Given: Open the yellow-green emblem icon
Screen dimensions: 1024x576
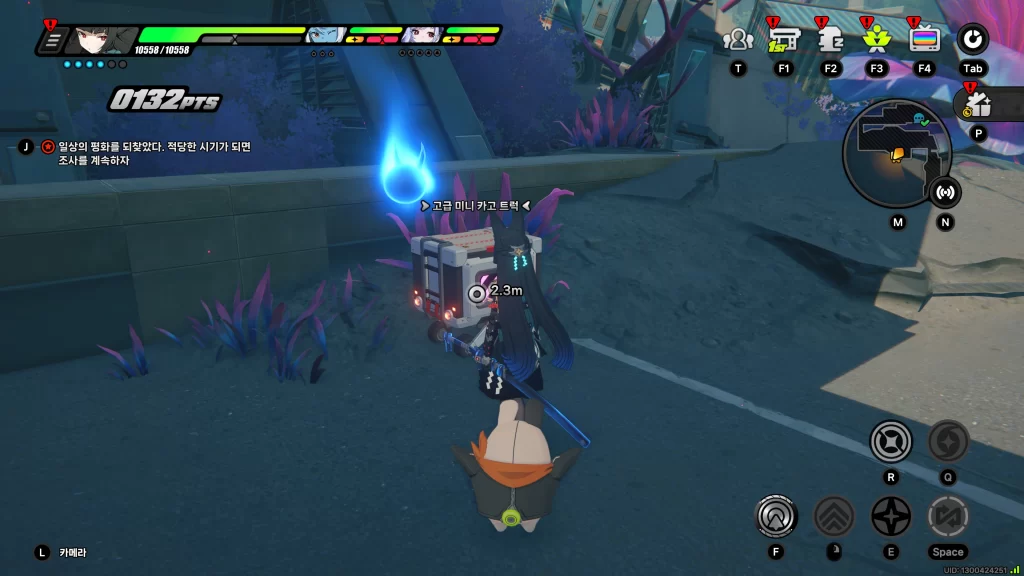Looking at the screenshot, I should tap(877, 40).
